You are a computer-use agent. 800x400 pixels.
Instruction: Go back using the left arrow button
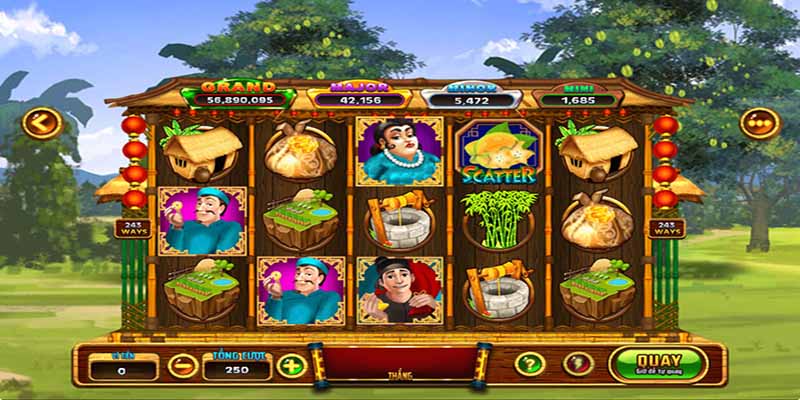[42, 123]
